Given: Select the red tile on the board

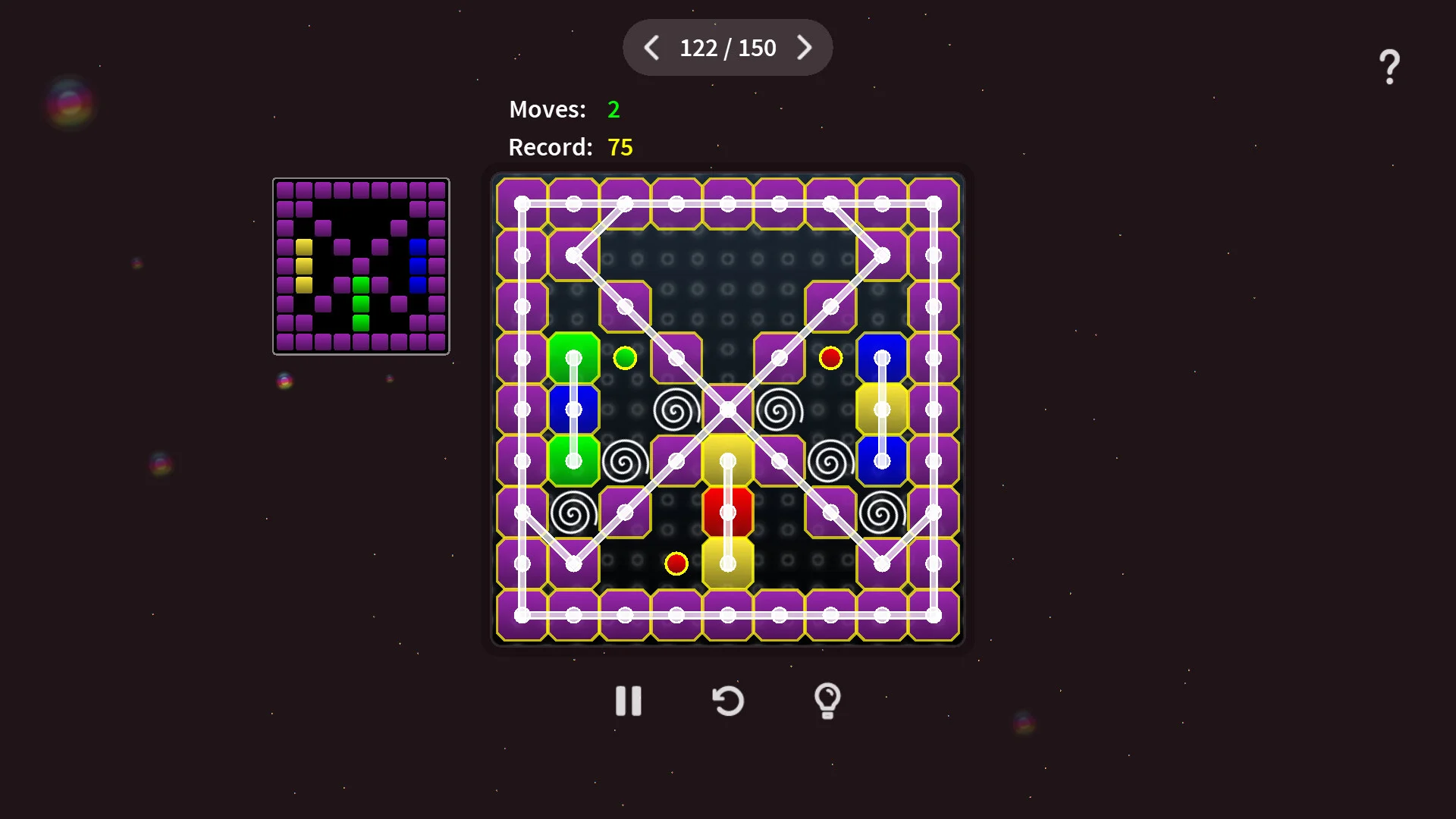Looking at the screenshot, I should pos(727,512).
